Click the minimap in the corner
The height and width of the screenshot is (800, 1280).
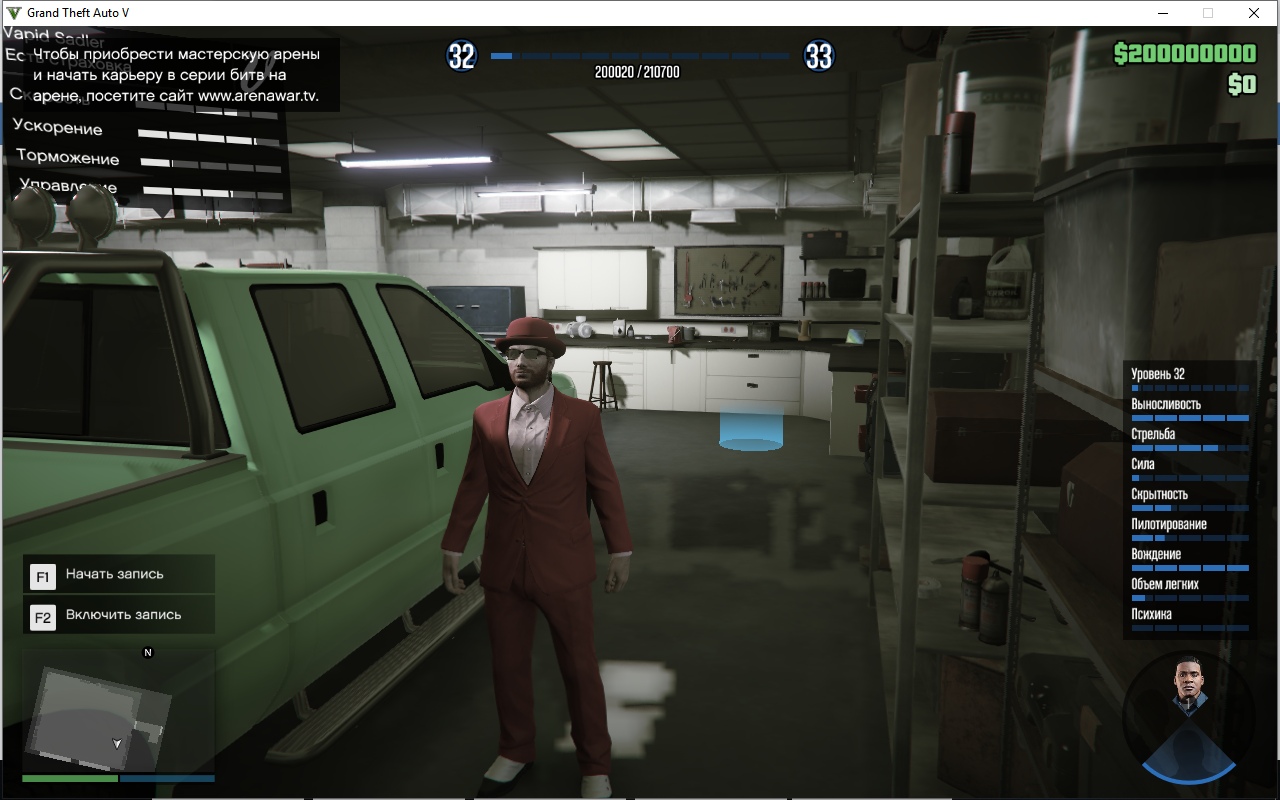pos(118,712)
